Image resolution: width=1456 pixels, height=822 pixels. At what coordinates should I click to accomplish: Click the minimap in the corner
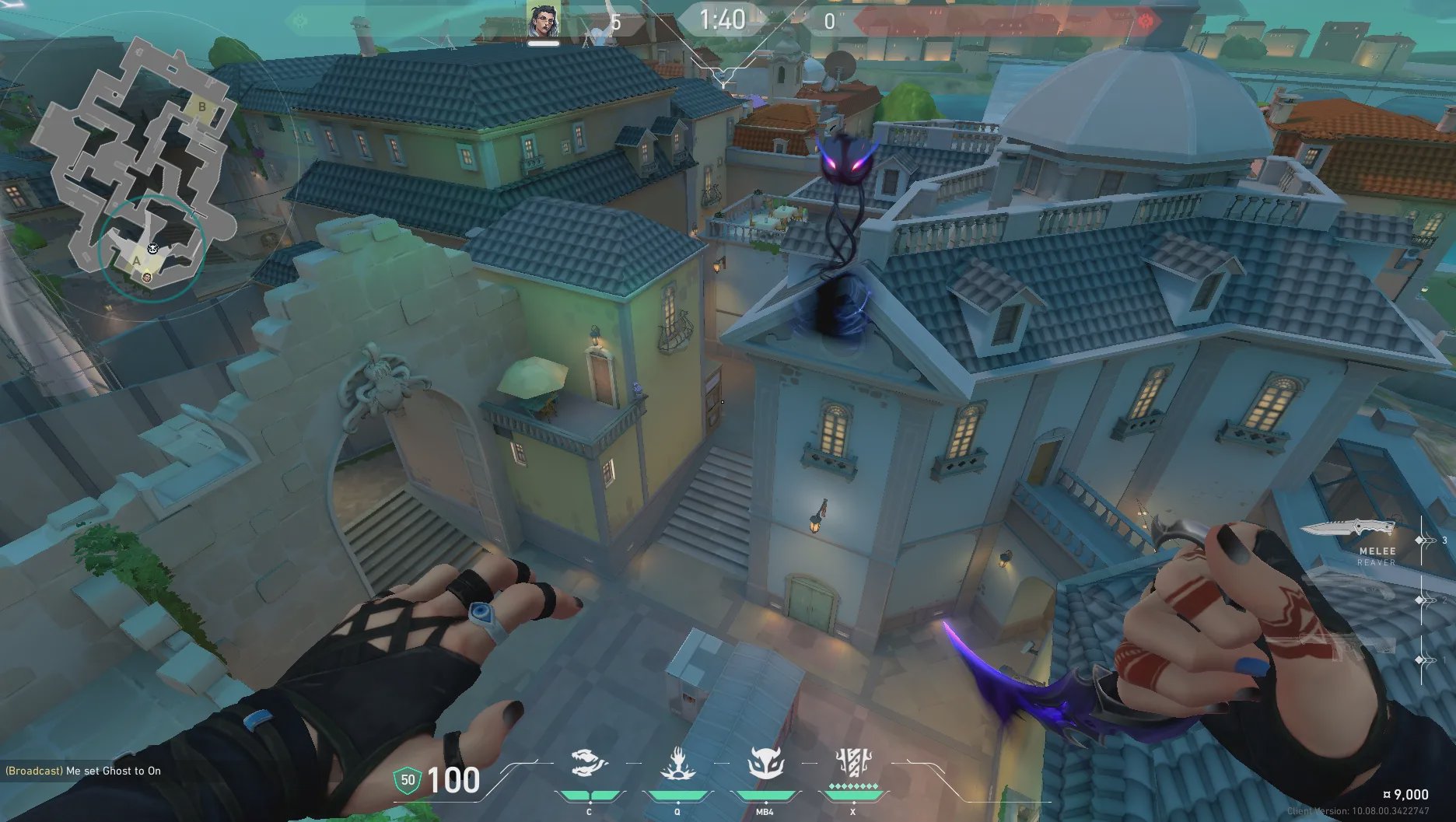coord(137,167)
